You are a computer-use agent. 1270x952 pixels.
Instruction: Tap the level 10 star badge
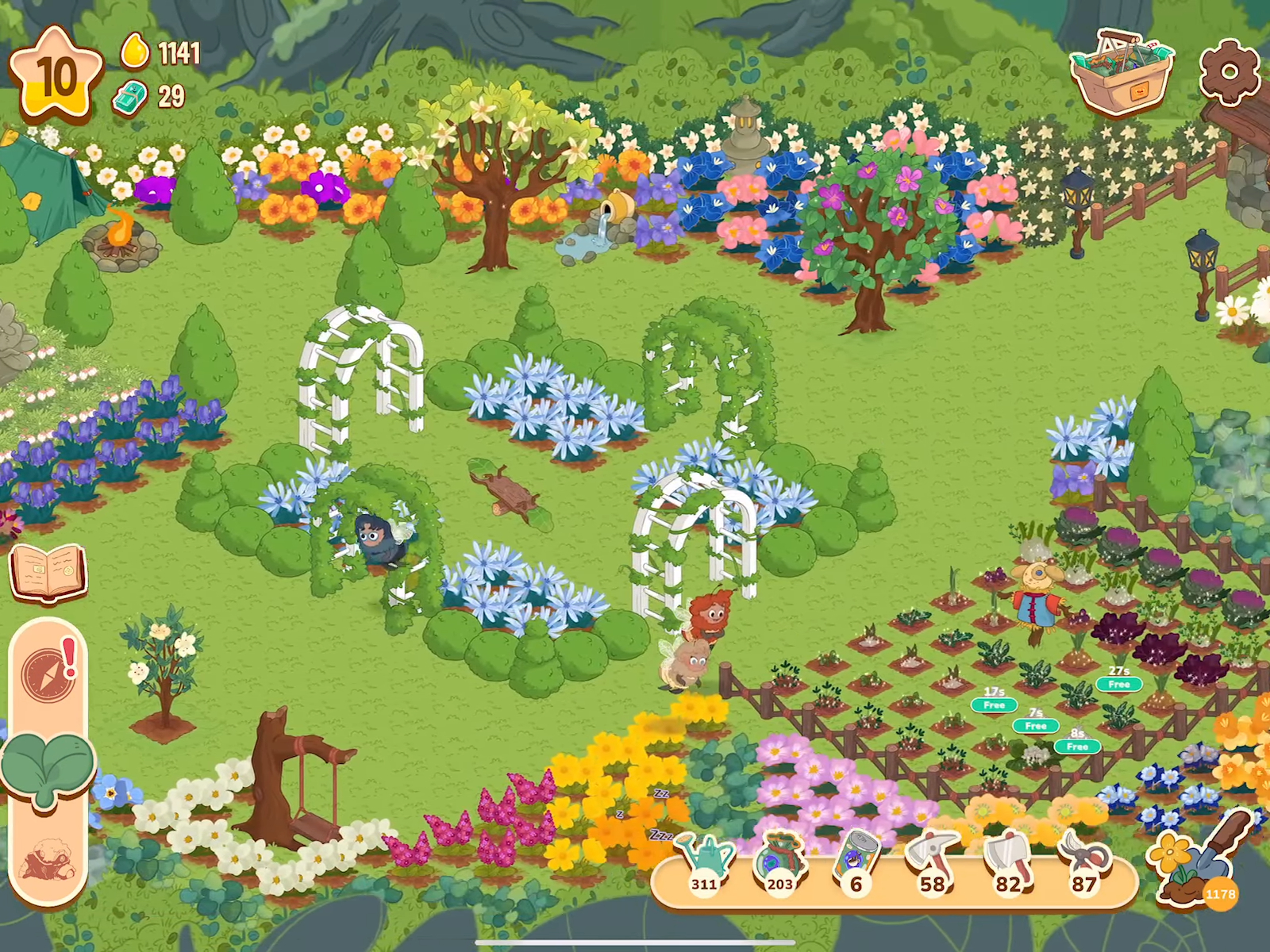(x=56, y=75)
